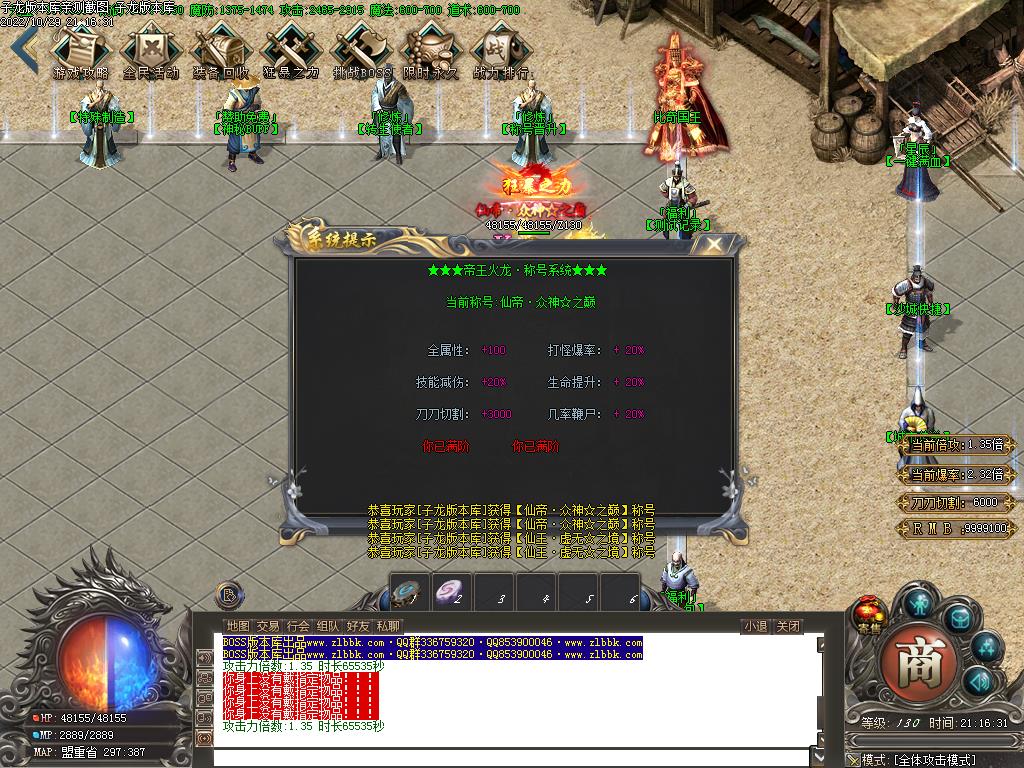This screenshot has width=1024, height=768.
Task: Click the 关闭 button above chat
Action: tap(788, 627)
